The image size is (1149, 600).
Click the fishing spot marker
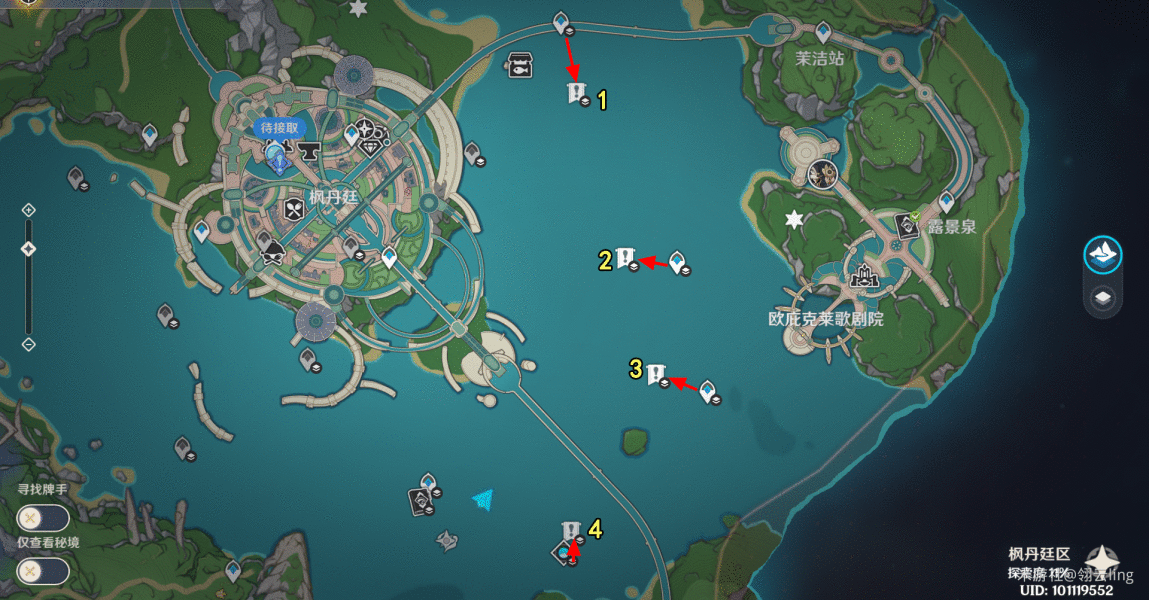tap(520, 65)
